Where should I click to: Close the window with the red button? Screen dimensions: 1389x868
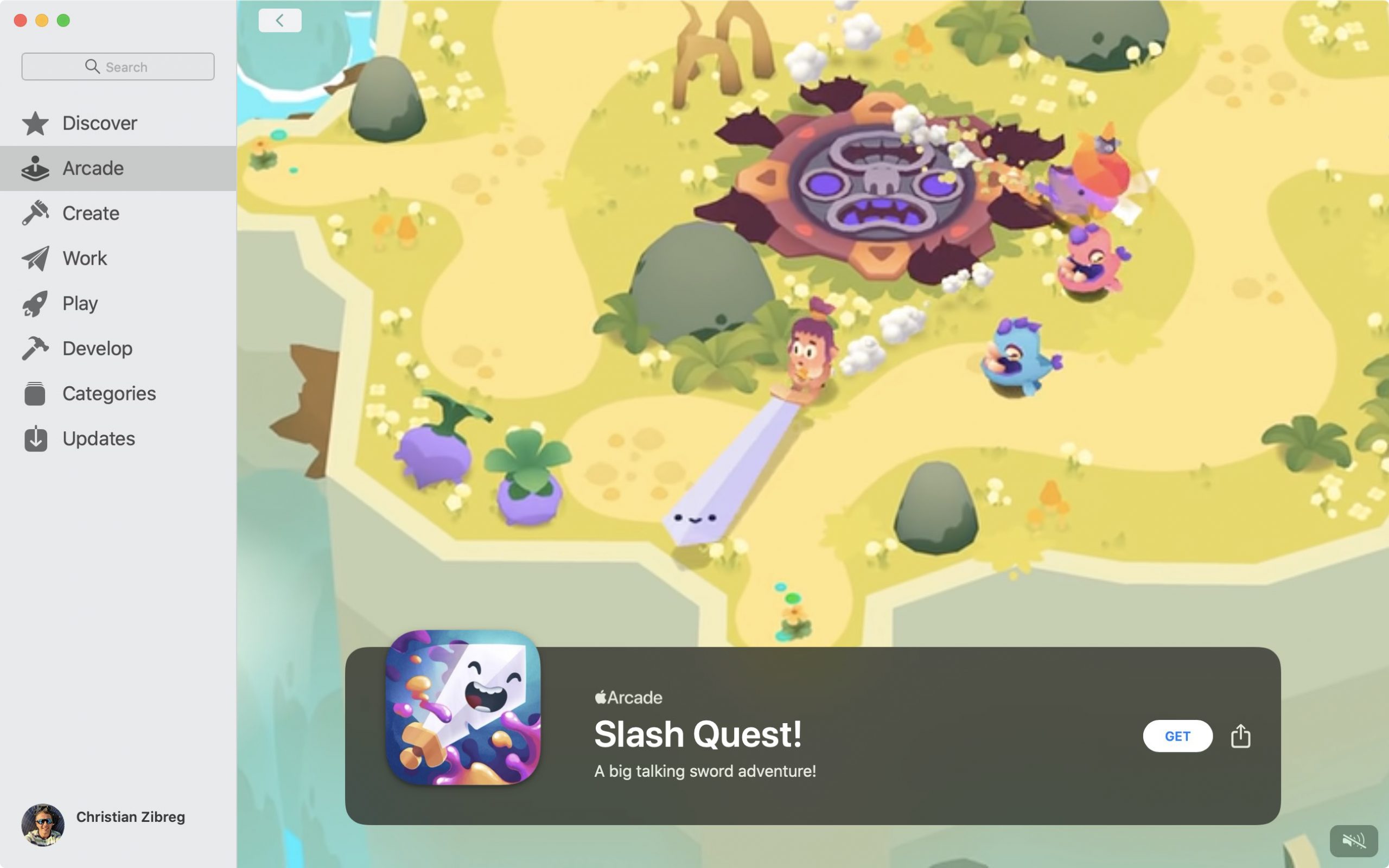[21, 21]
